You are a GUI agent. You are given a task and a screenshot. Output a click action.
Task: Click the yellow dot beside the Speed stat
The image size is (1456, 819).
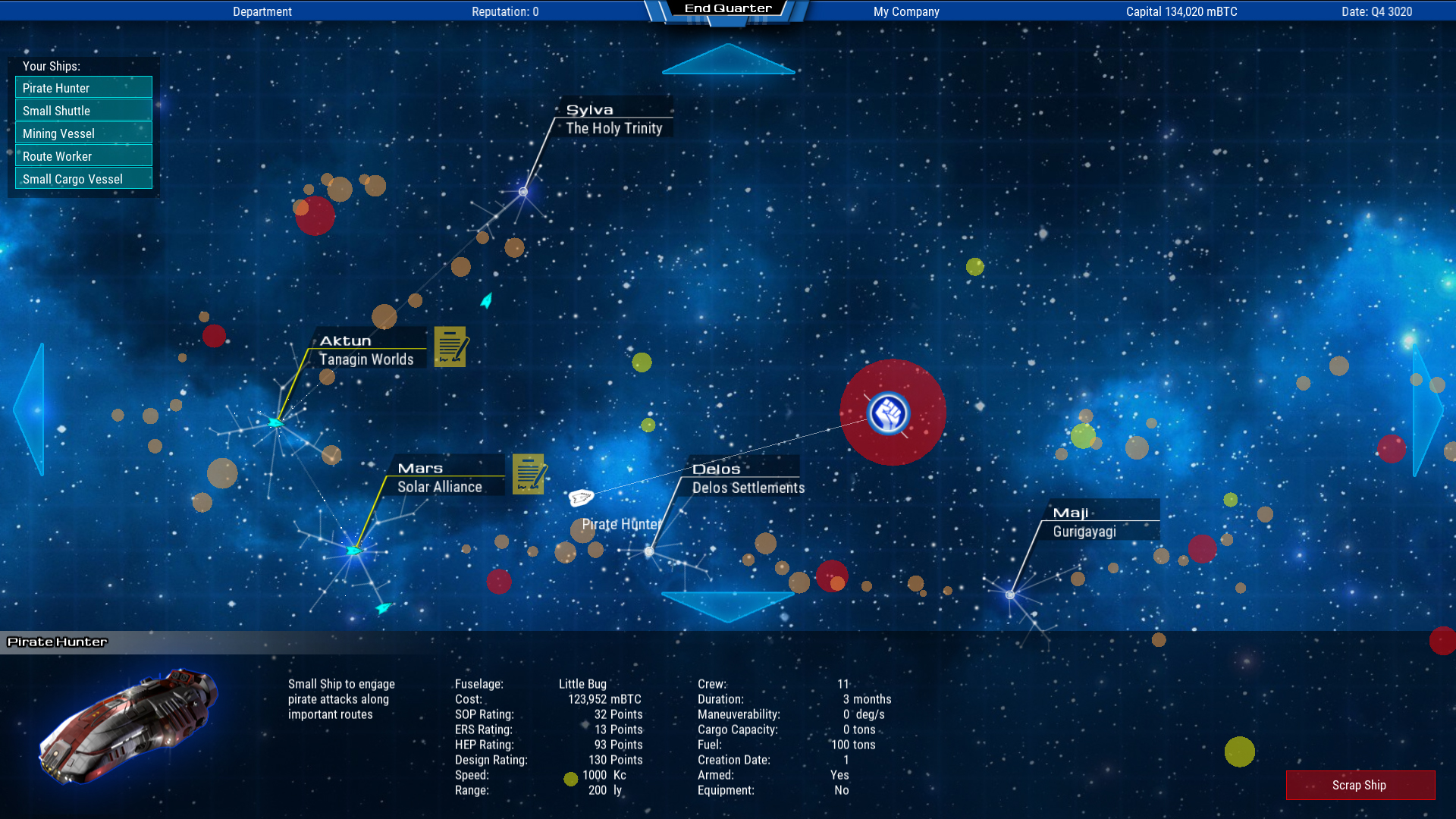point(570,778)
